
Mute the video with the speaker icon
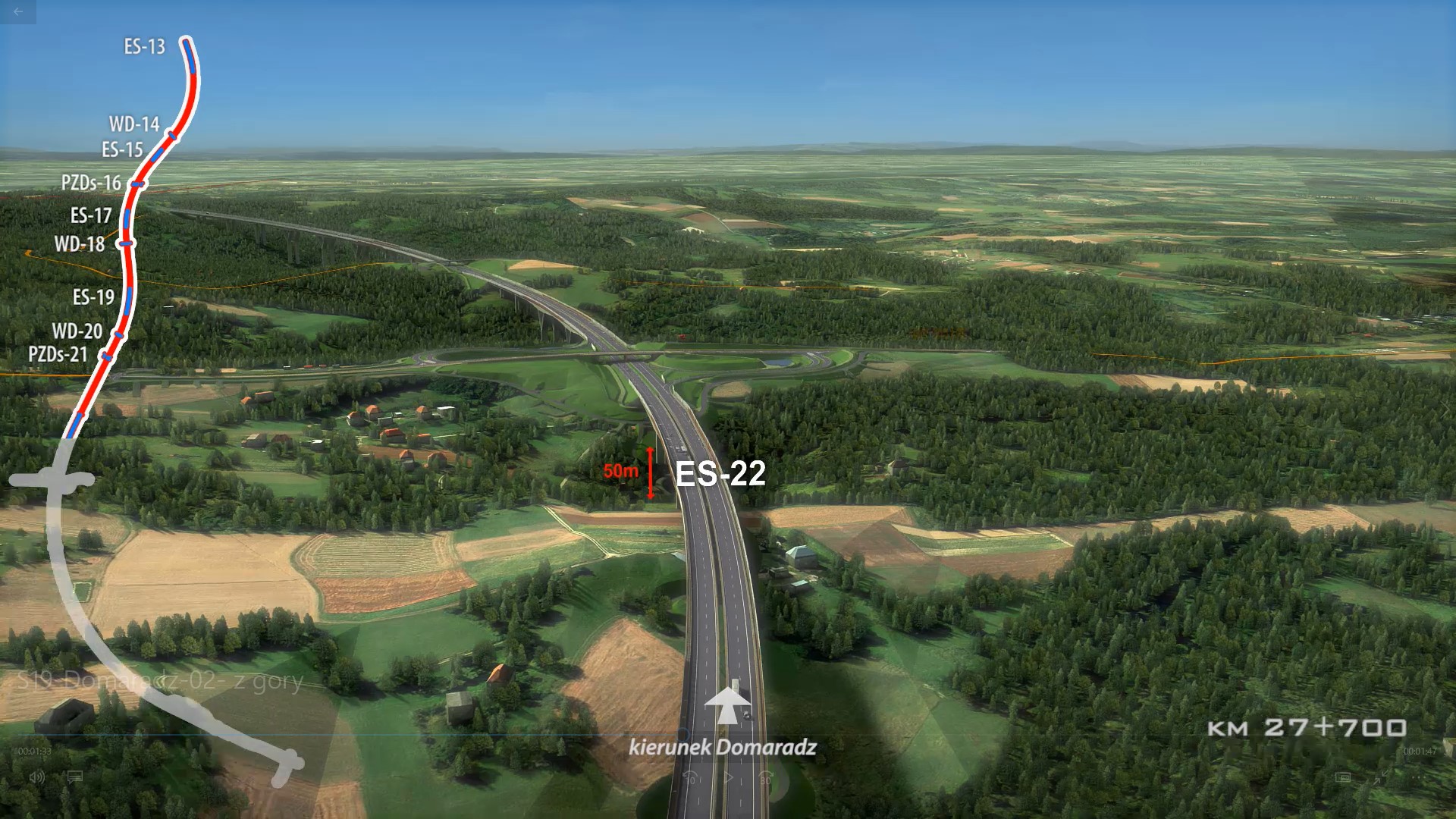click(36, 777)
